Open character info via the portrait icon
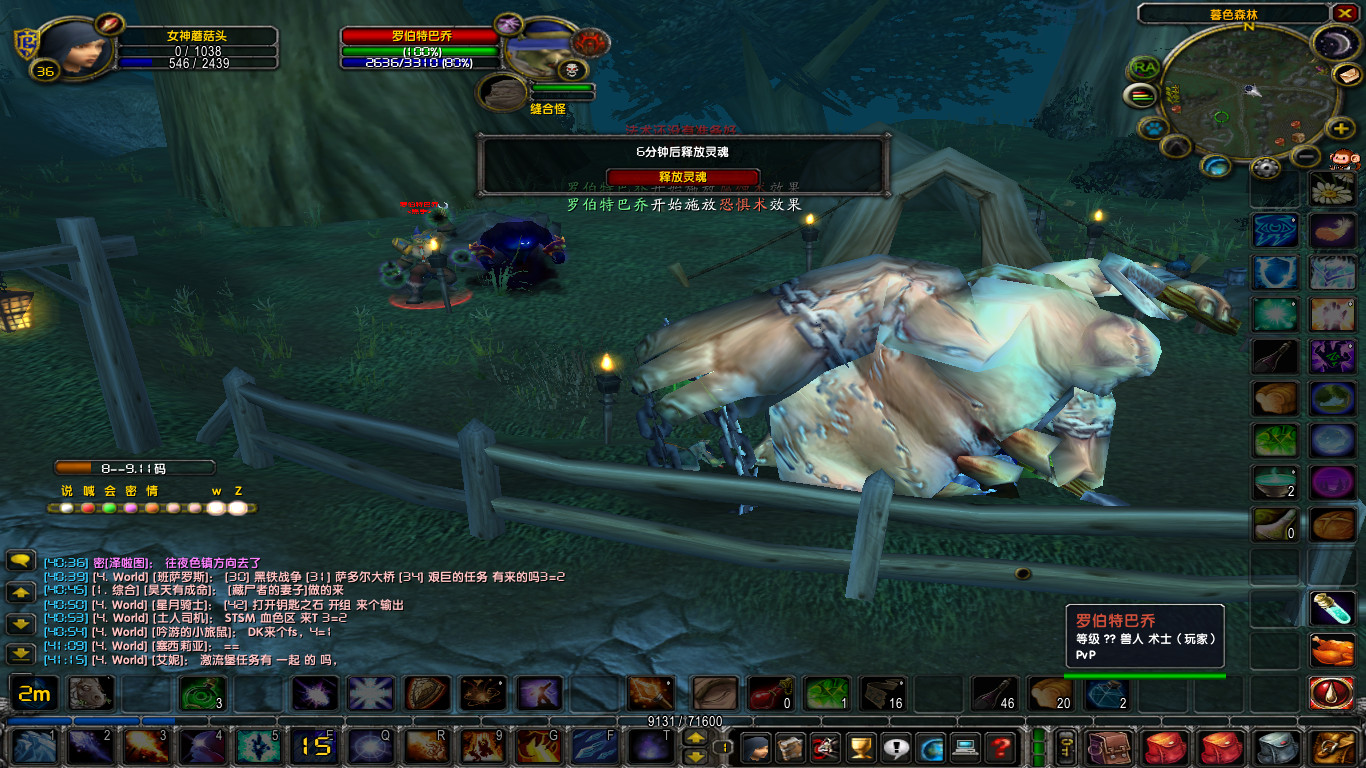The image size is (1366, 768). tap(758, 750)
